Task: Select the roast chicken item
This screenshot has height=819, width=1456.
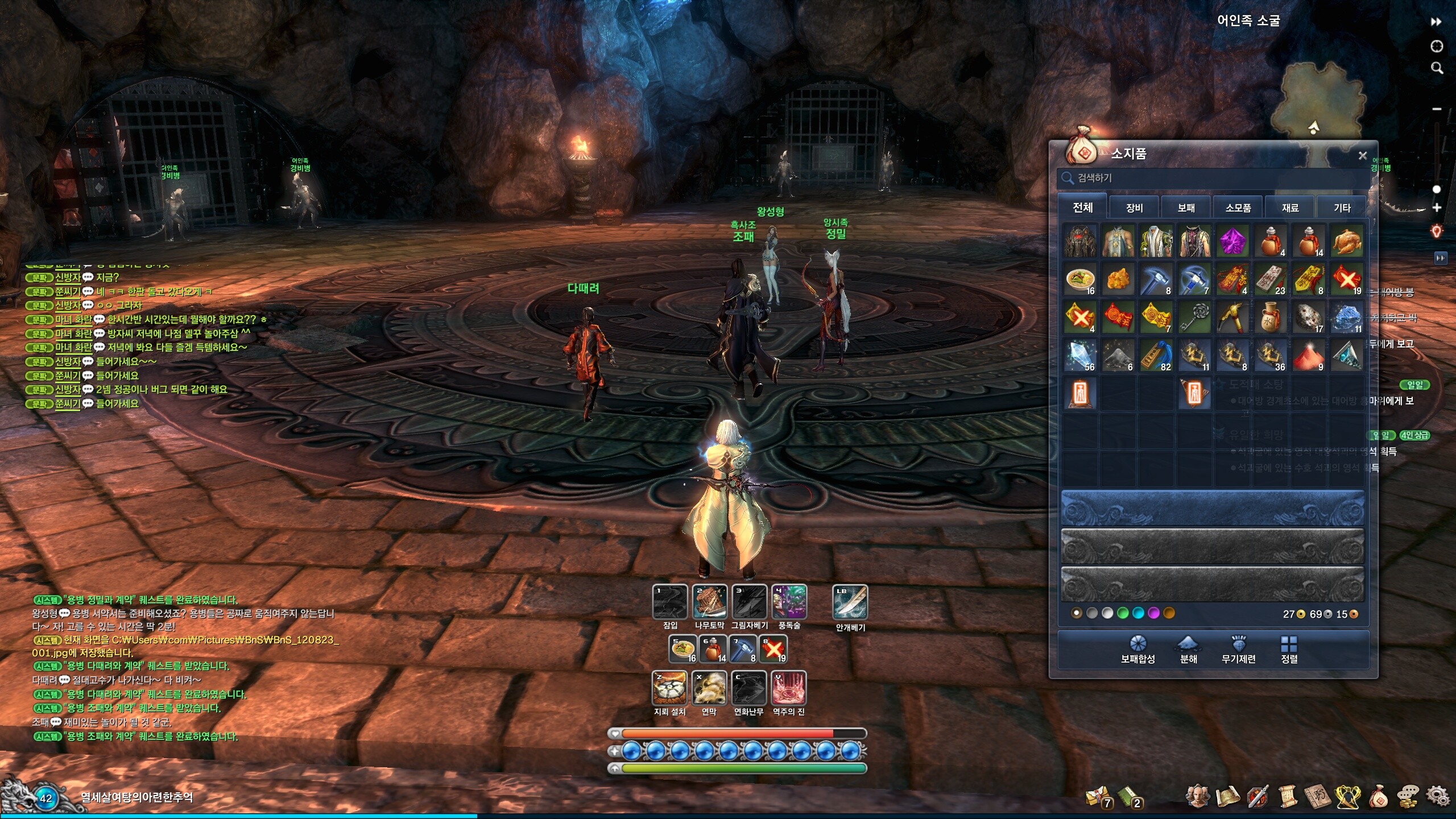Action: tap(1346, 241)
